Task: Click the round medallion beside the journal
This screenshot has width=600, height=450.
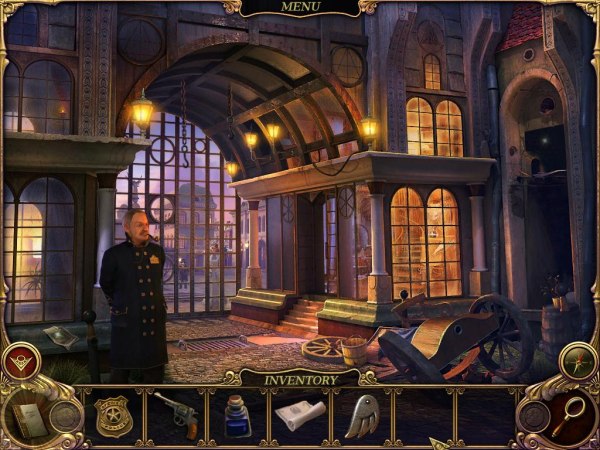Action: click(x=66, y=414)
